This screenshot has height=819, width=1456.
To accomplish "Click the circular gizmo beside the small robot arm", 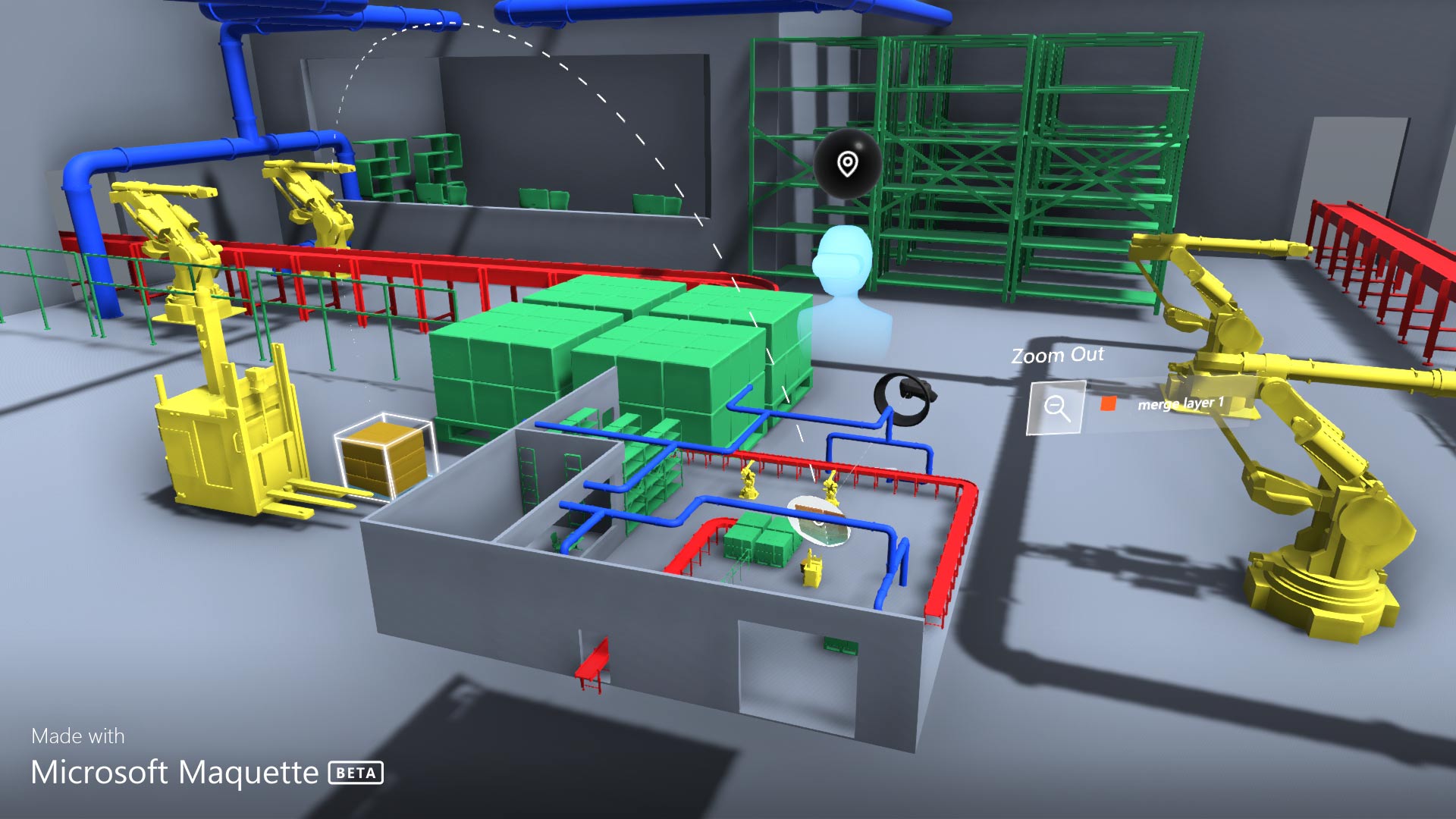I will click(x=821, y=520).
